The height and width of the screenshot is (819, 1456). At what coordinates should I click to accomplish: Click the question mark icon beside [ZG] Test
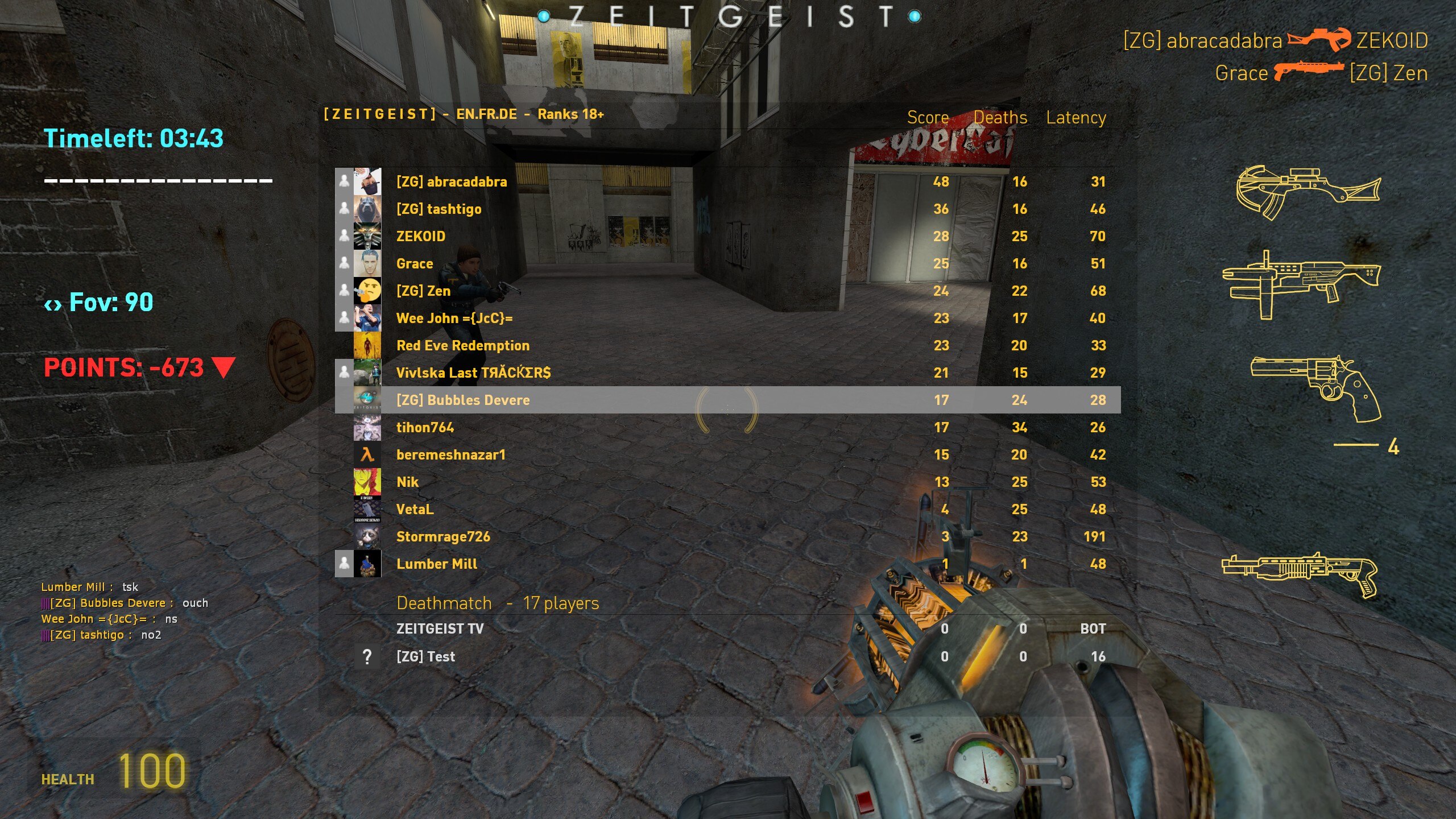click(x=367, y=656)
